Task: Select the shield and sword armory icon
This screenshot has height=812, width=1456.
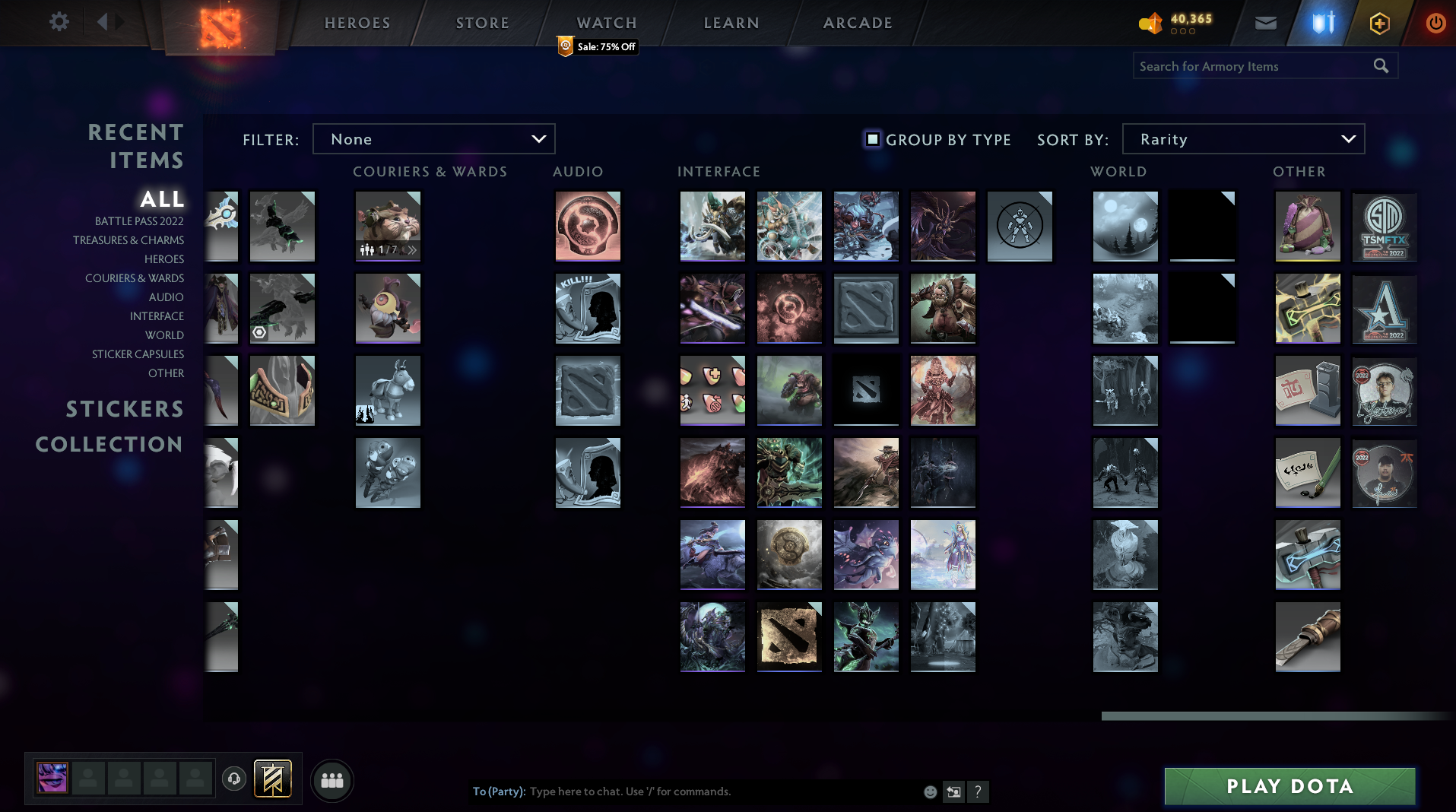Action: pyautogui.click(x=1323, y=23)
